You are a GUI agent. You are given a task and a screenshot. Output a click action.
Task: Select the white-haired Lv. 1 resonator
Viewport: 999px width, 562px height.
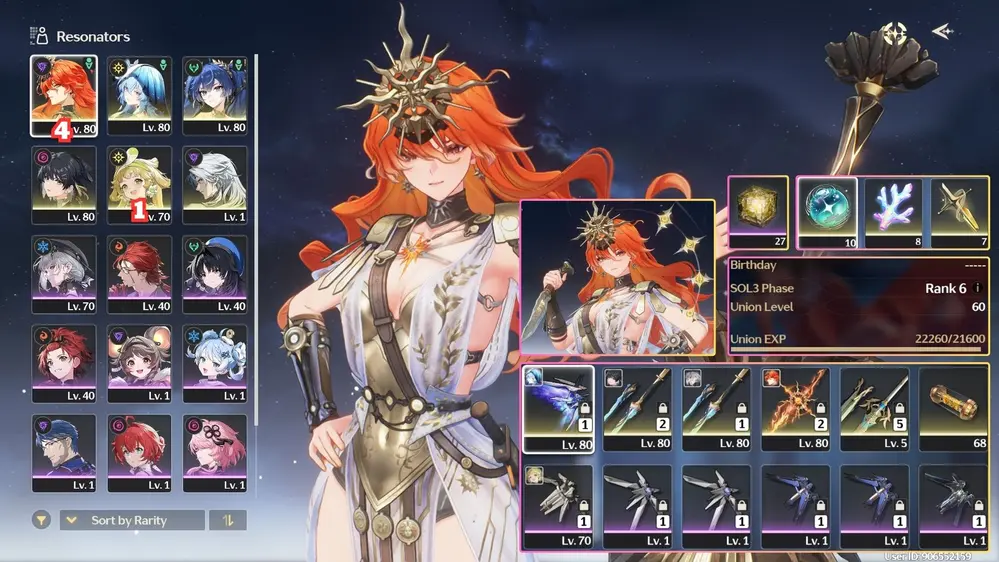[214, 184]
